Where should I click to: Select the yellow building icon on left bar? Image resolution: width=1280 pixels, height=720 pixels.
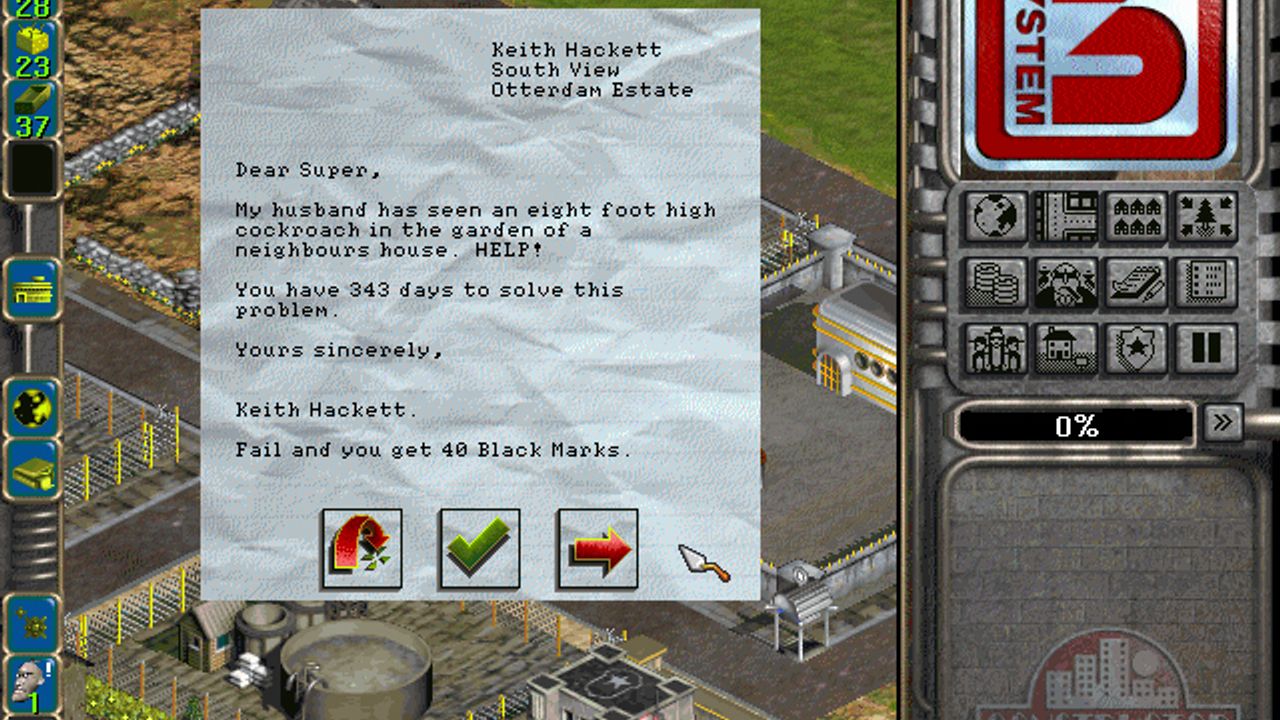point(32,290)
